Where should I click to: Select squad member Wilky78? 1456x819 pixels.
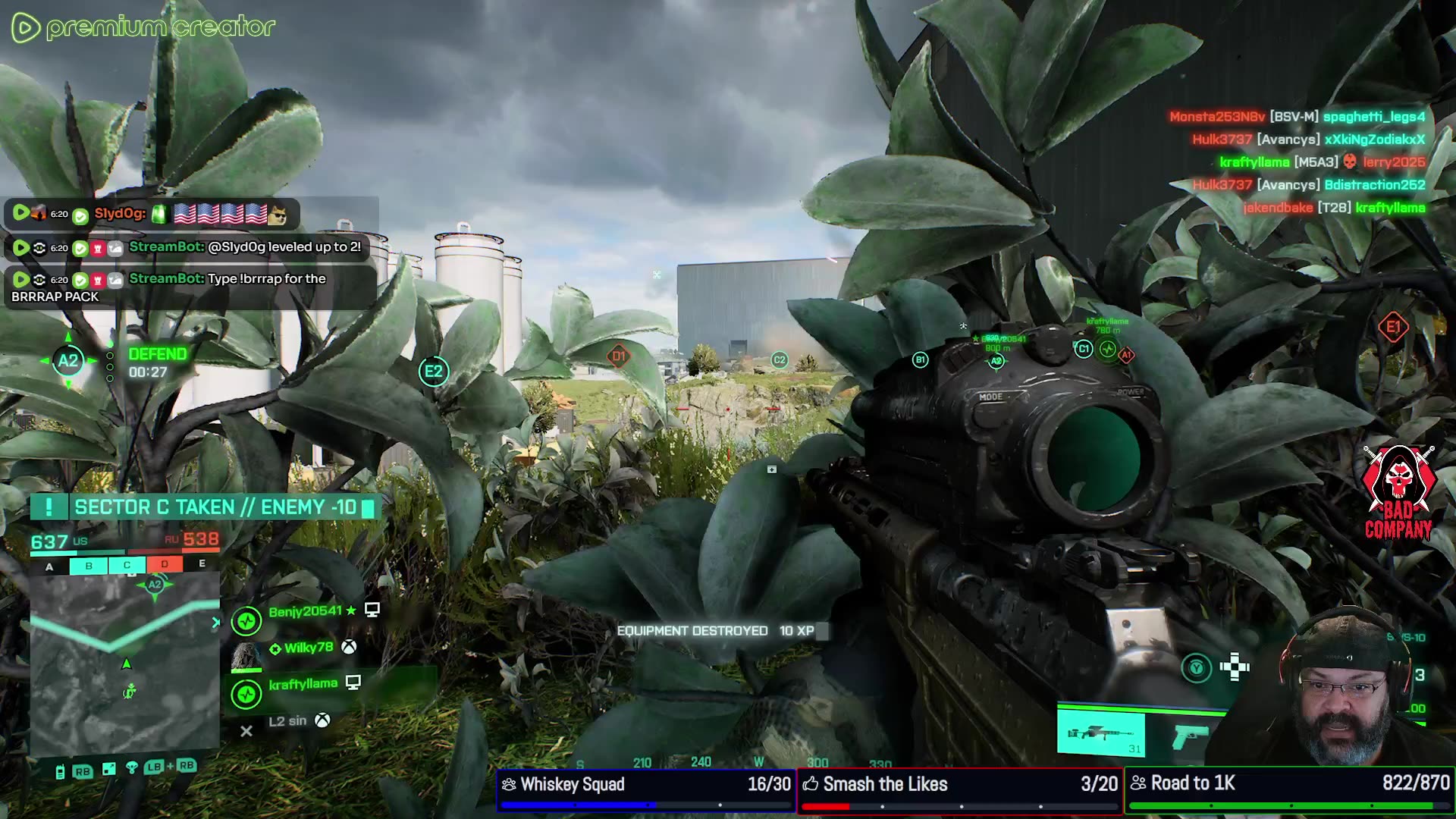coord(308,648)
